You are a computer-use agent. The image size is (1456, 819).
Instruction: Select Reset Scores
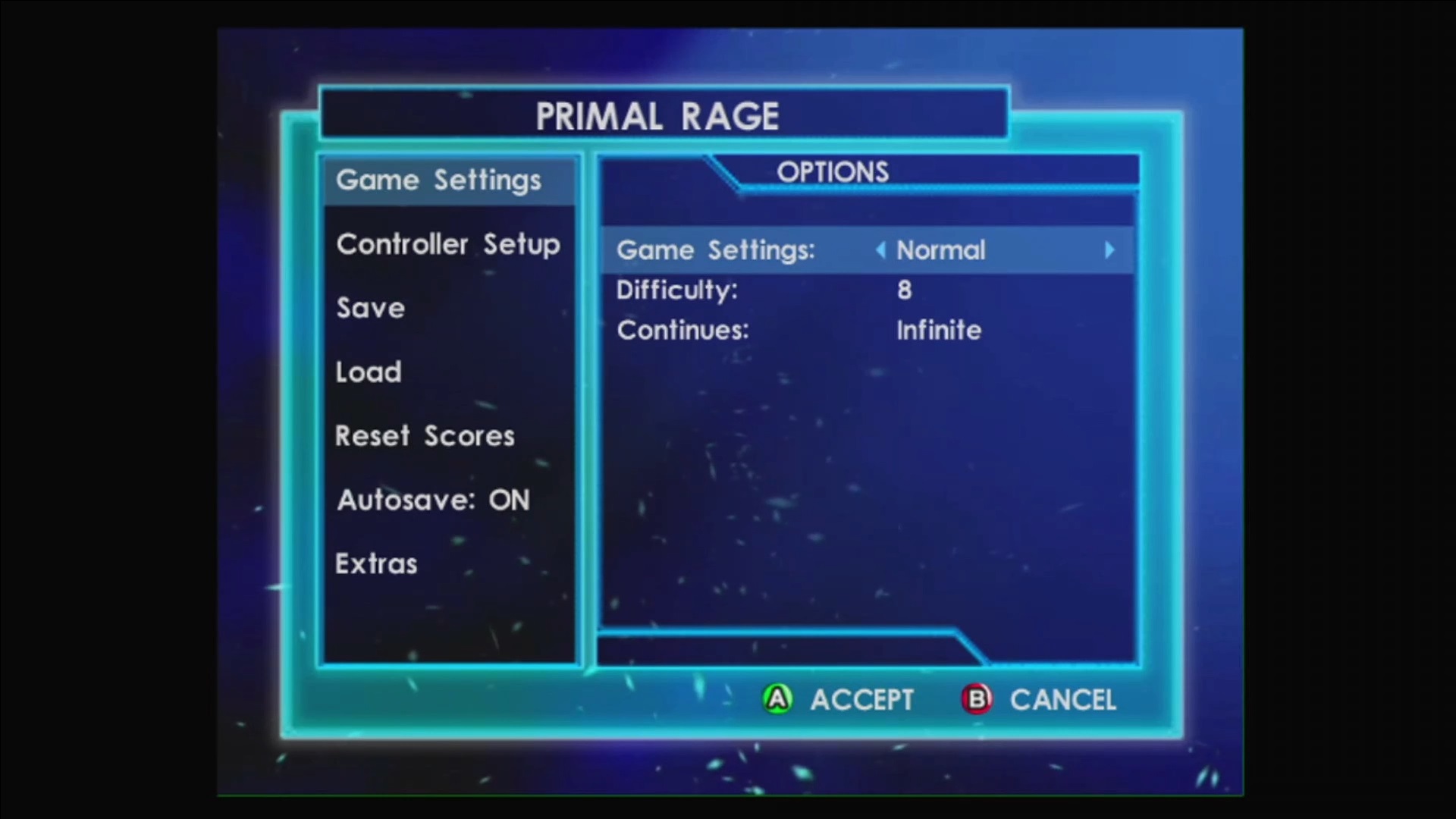[x=425, y=436]
